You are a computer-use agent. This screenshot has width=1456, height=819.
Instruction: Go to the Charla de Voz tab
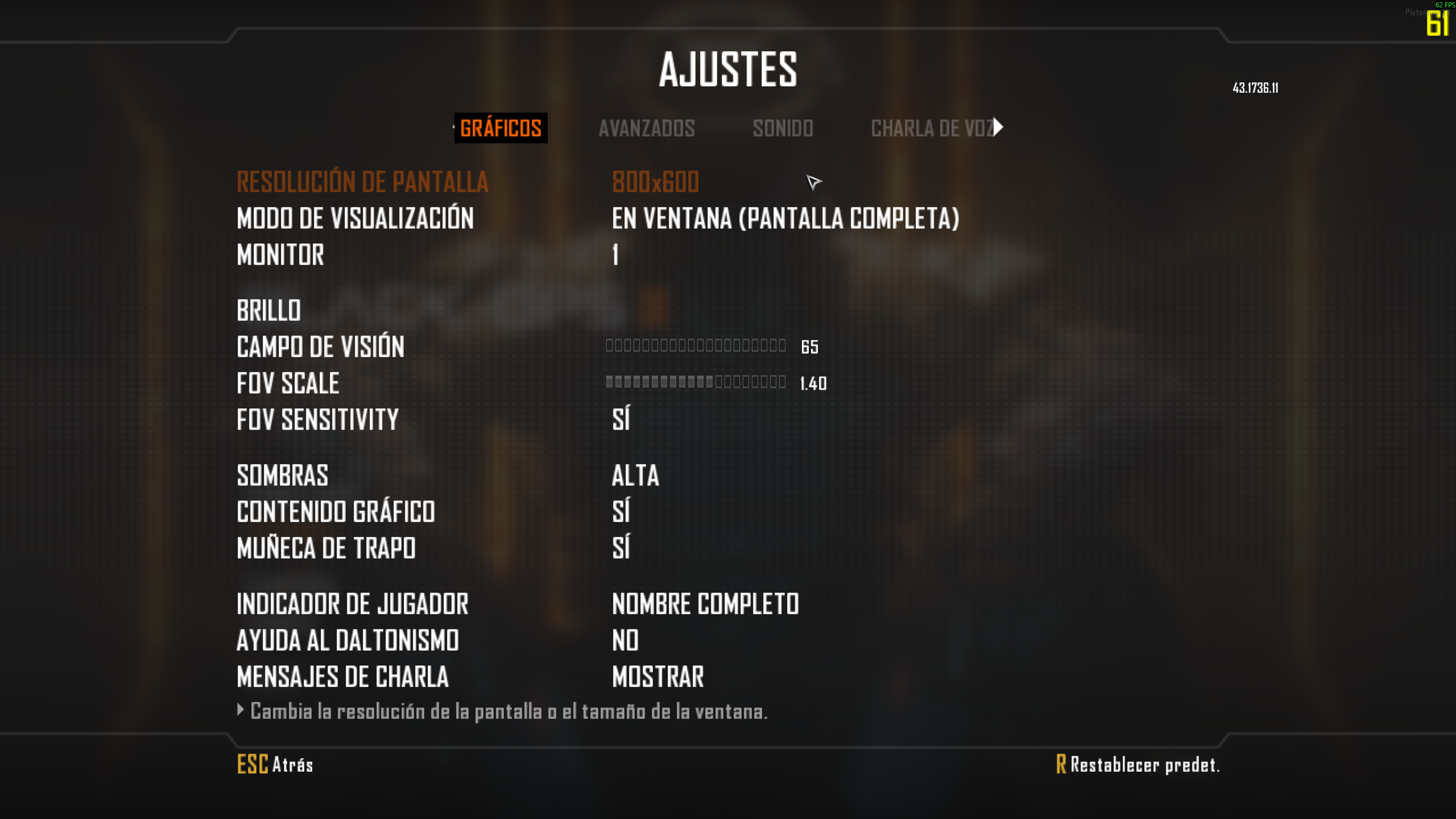point(932,128)
